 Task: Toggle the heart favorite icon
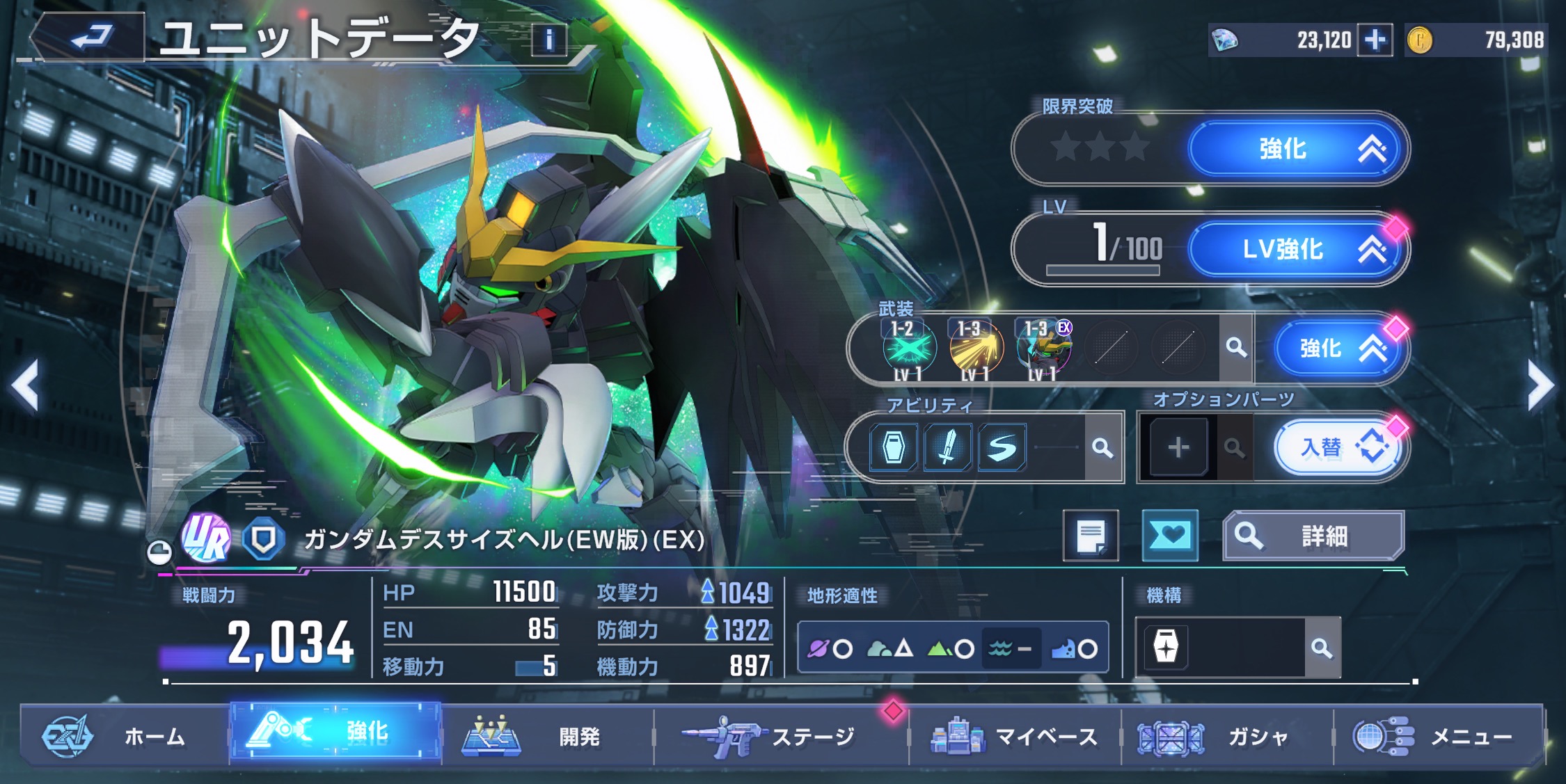(1170, 536)
